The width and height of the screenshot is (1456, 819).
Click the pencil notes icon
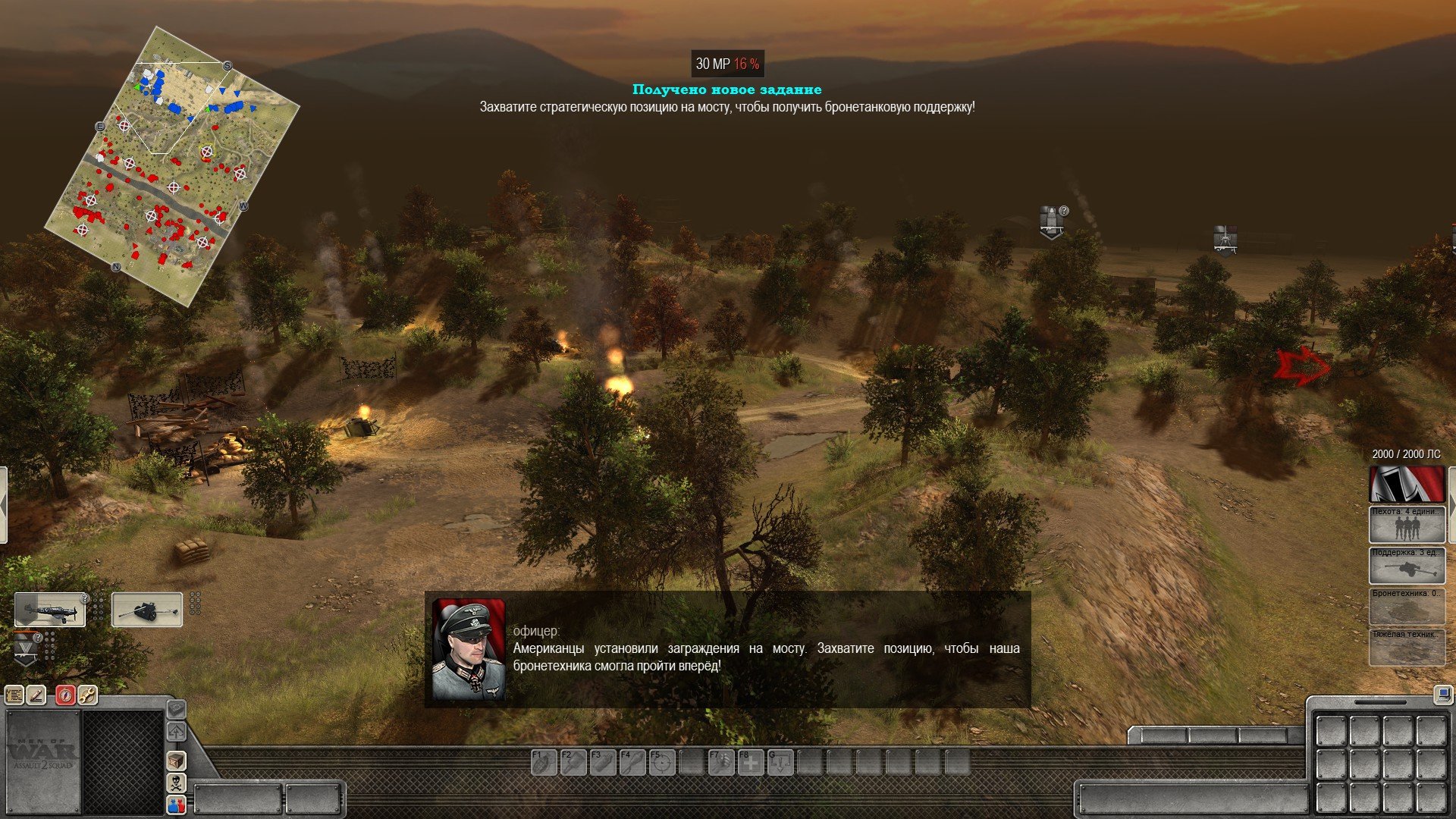36,695
